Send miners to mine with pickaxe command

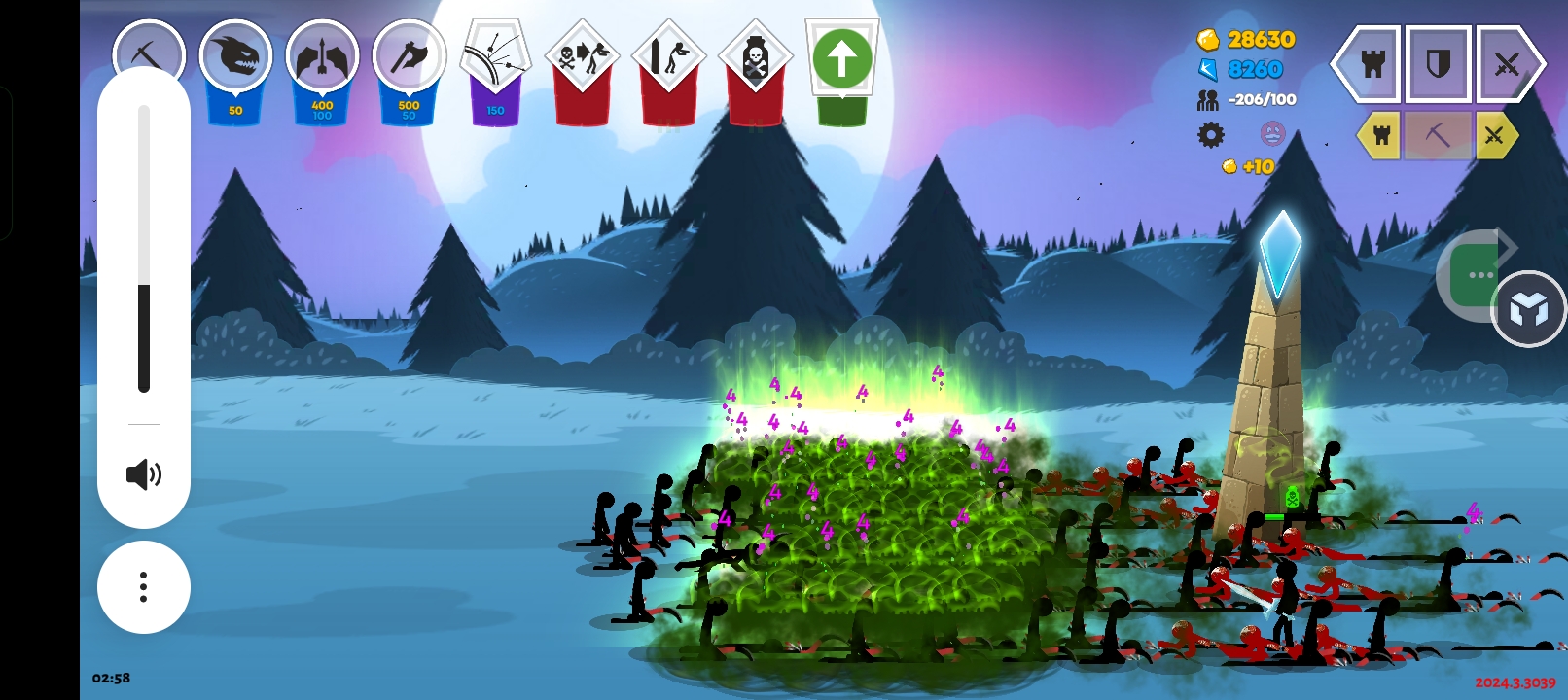[1438, 135]
